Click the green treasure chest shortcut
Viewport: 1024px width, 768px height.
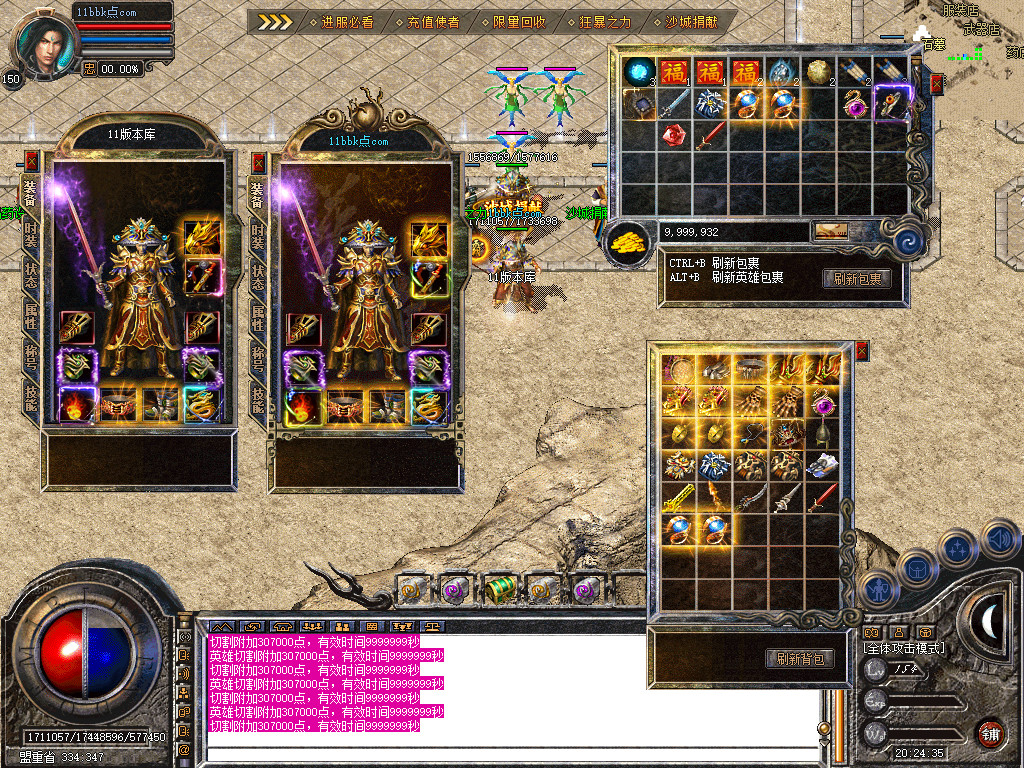pos(499,591)
